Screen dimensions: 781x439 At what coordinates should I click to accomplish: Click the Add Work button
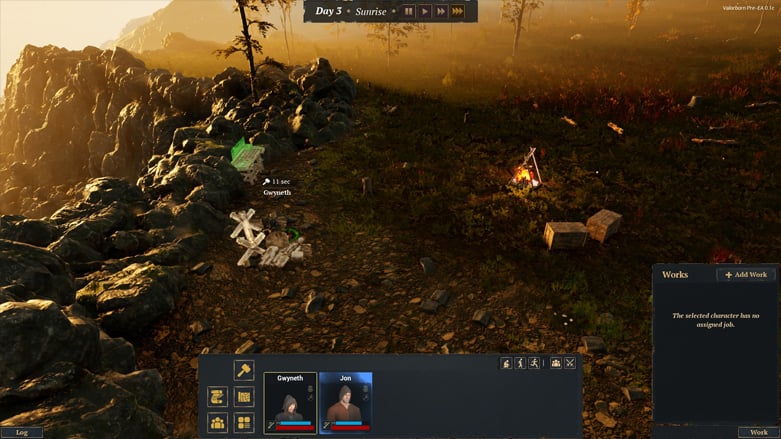745,274
